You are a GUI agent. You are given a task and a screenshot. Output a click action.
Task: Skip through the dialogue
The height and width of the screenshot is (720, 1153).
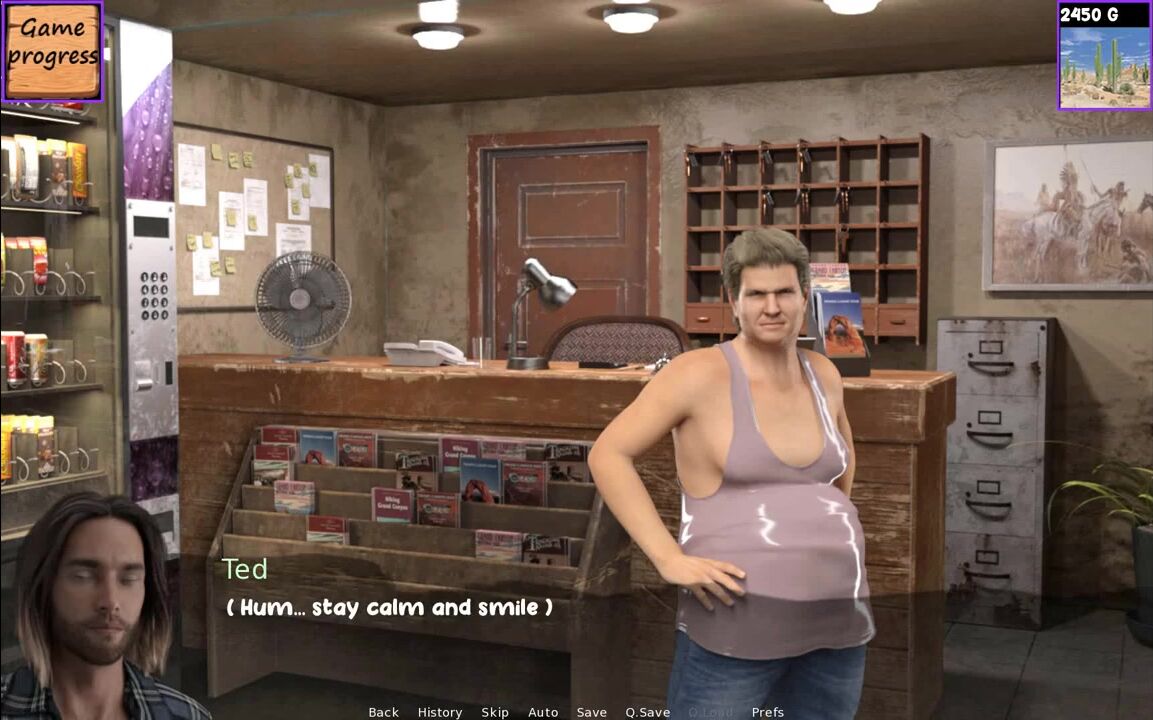[x=495, y=712]
